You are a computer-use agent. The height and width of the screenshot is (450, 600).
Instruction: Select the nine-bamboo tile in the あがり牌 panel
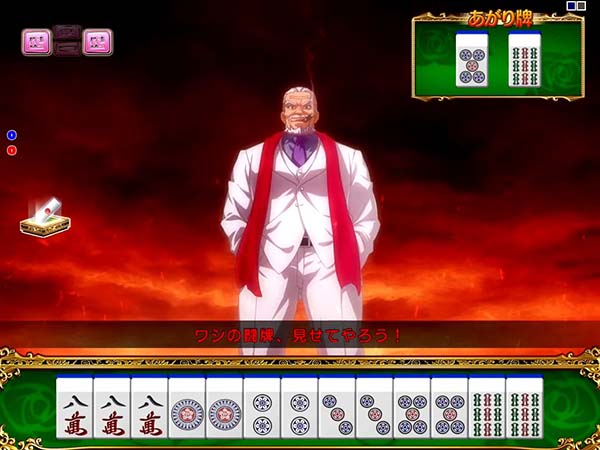(524, 60)
